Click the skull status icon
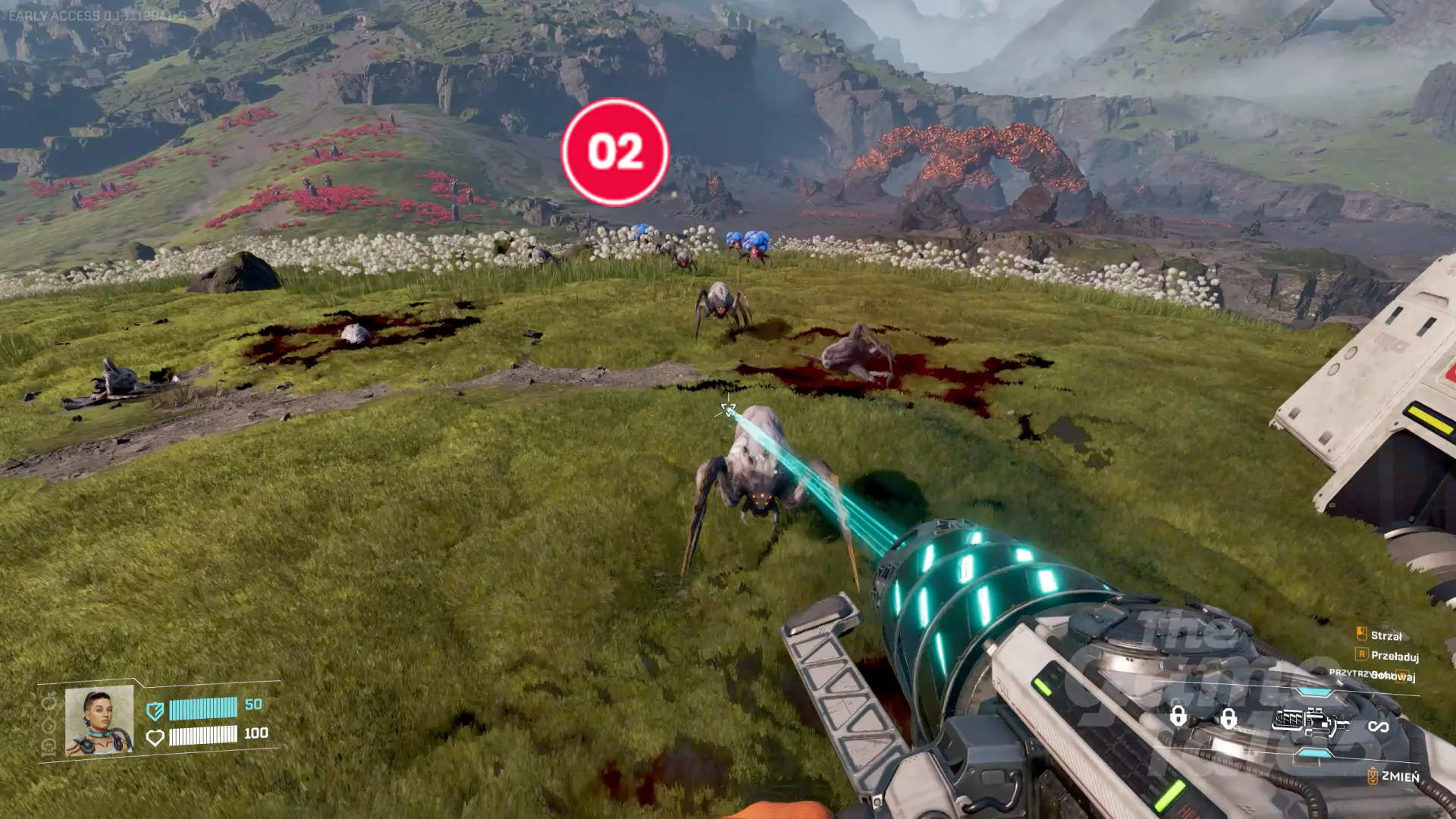 (49, 747)
